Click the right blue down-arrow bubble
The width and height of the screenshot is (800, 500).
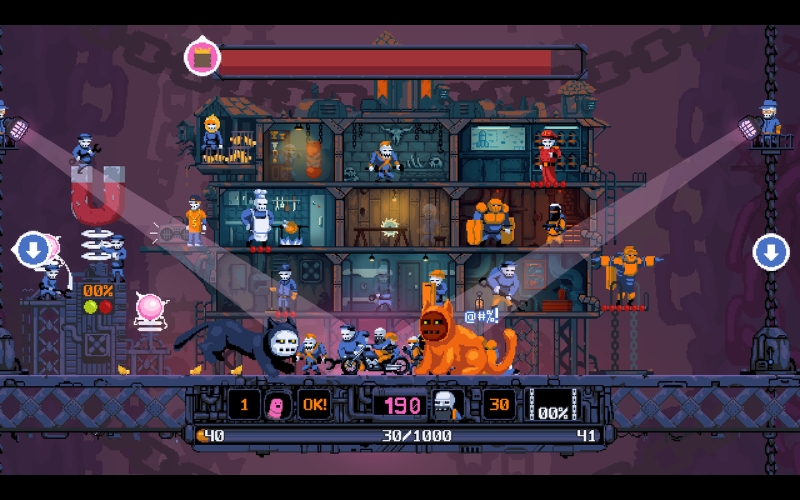pos(770,251)
